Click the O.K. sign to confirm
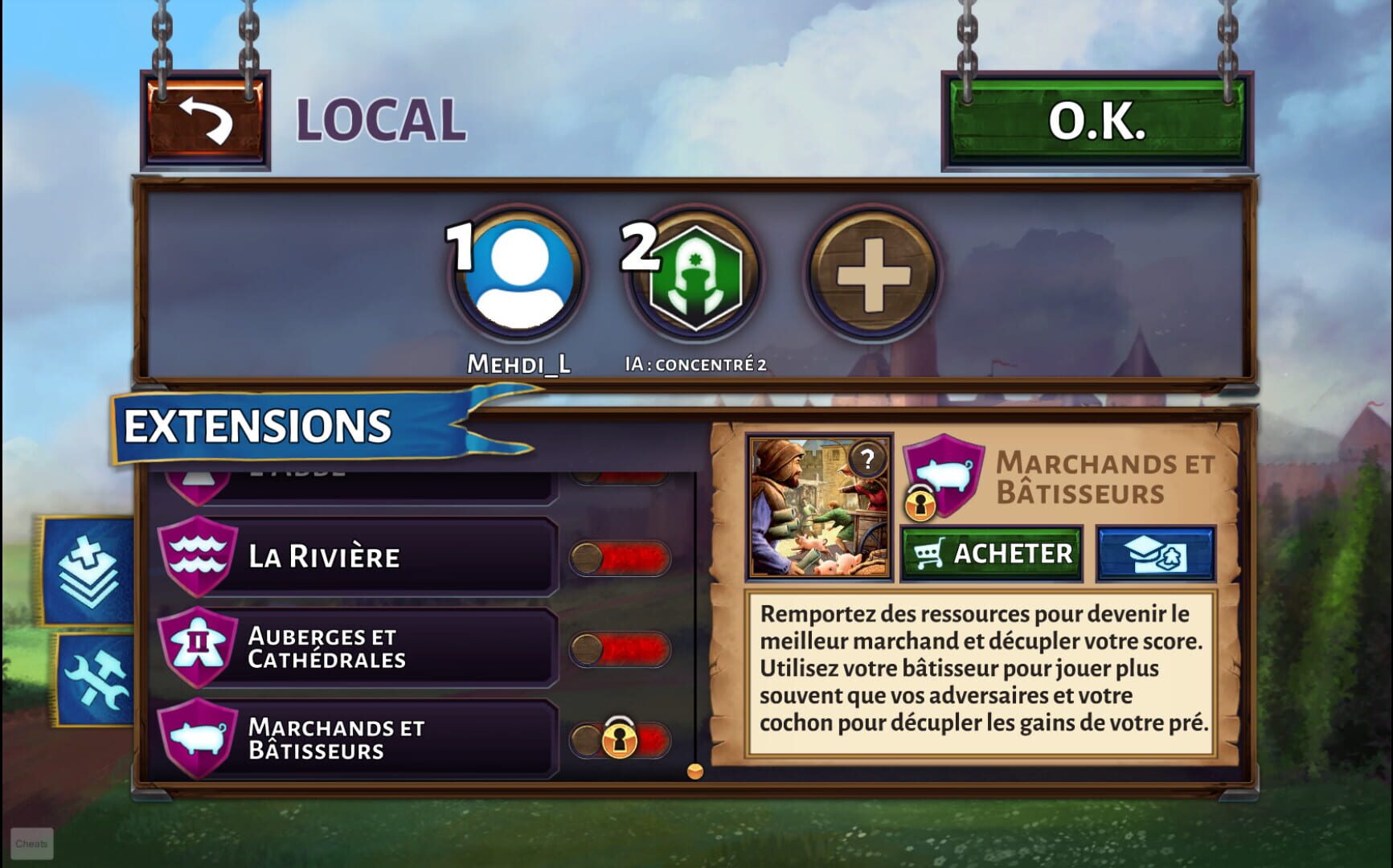Viewport: 1393px width, 868px height. (x=1097, y=123)
